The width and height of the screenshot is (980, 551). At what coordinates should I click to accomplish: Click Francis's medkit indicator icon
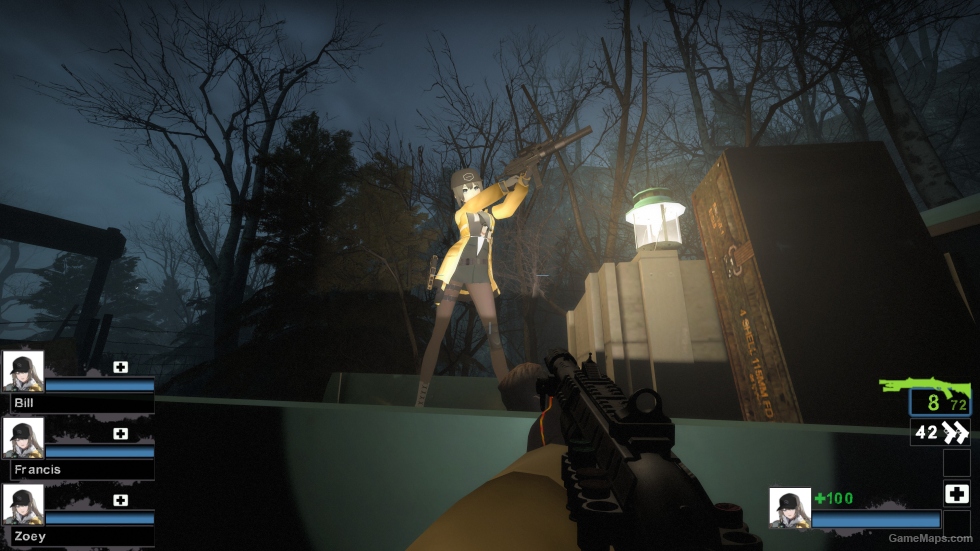[120, 434]
